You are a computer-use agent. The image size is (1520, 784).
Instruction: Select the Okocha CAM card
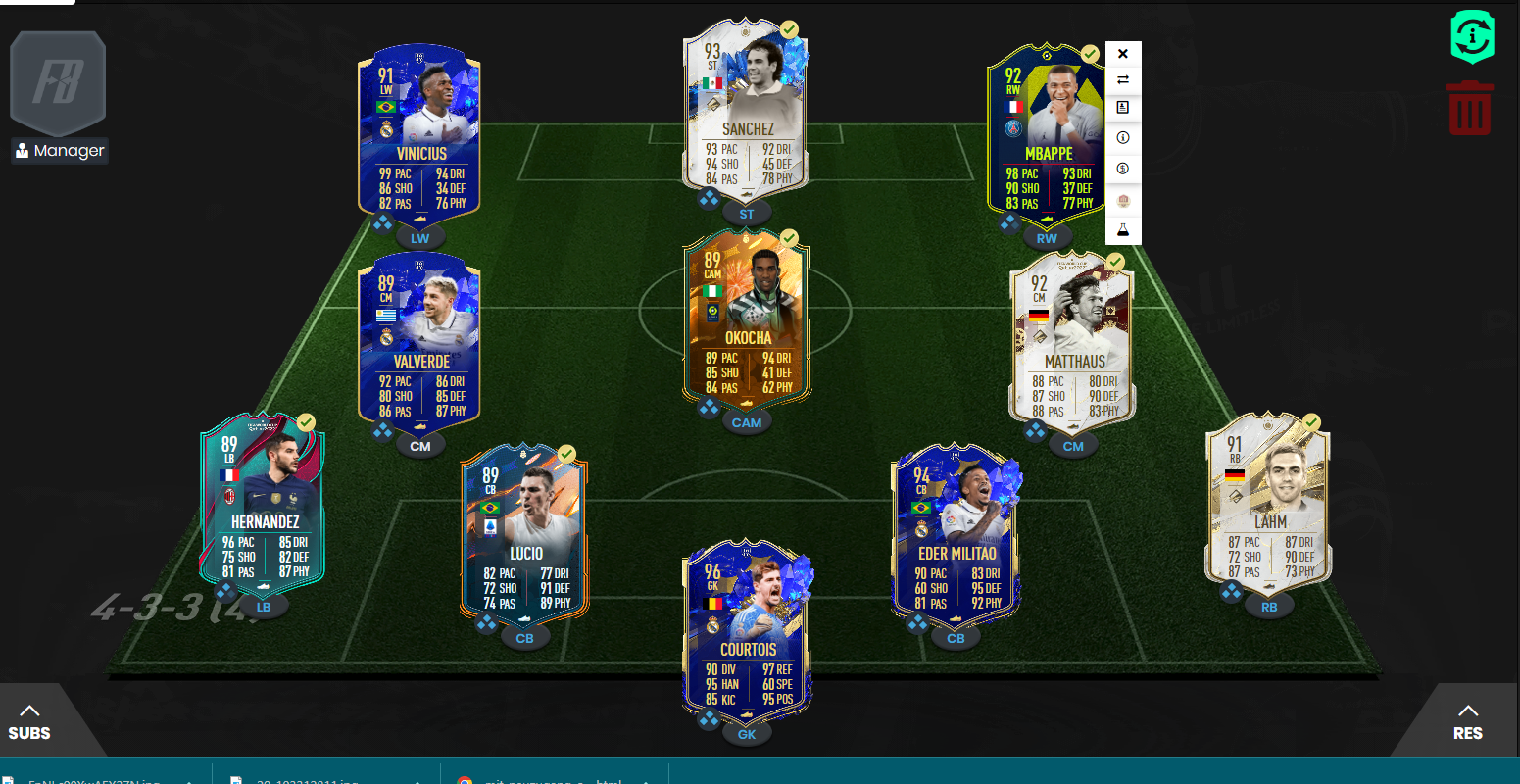pyautogui.click(x=747, y=318)
